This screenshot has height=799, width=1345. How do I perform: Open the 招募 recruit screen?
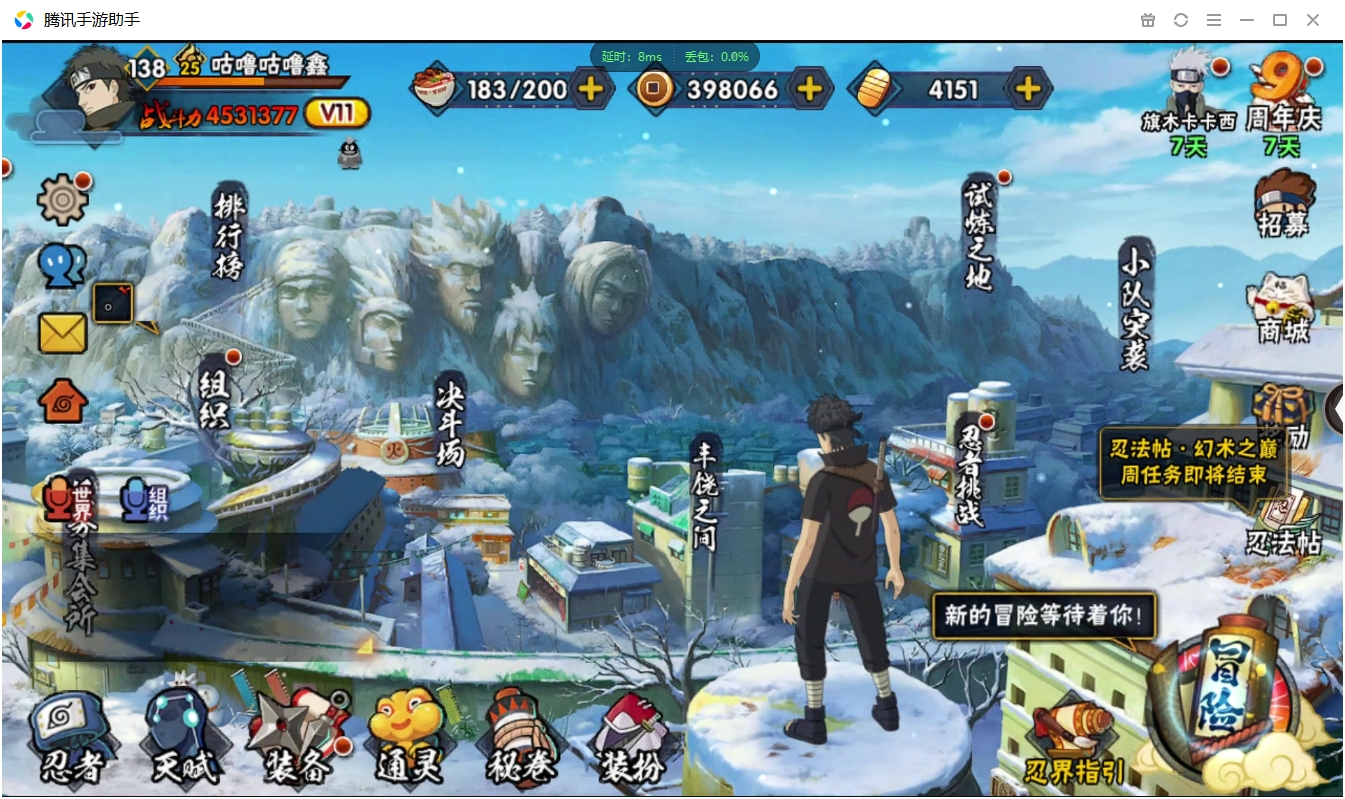[1284, 203]
